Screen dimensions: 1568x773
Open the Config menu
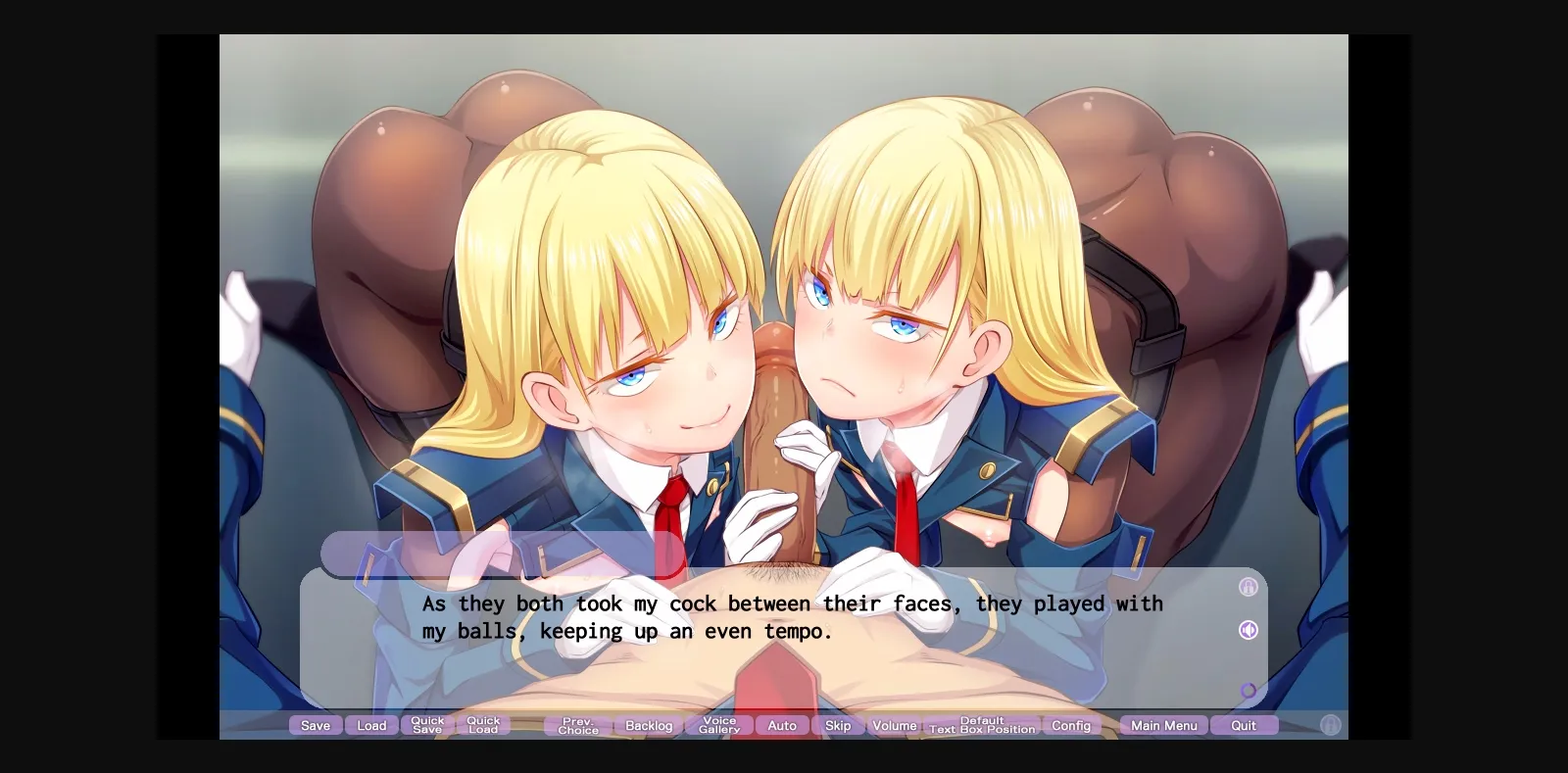[x=1072, y=725]
